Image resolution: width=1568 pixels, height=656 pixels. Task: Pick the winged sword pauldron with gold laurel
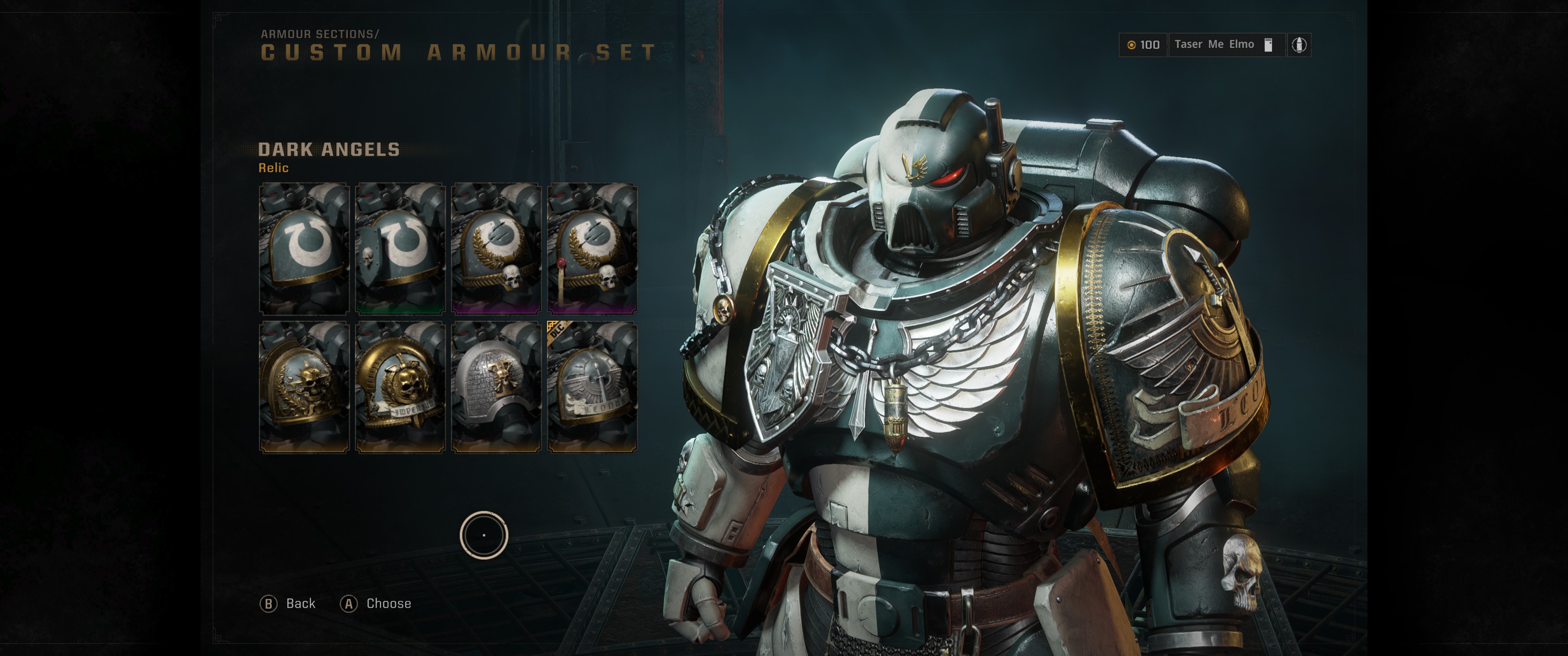click(497, 248)
